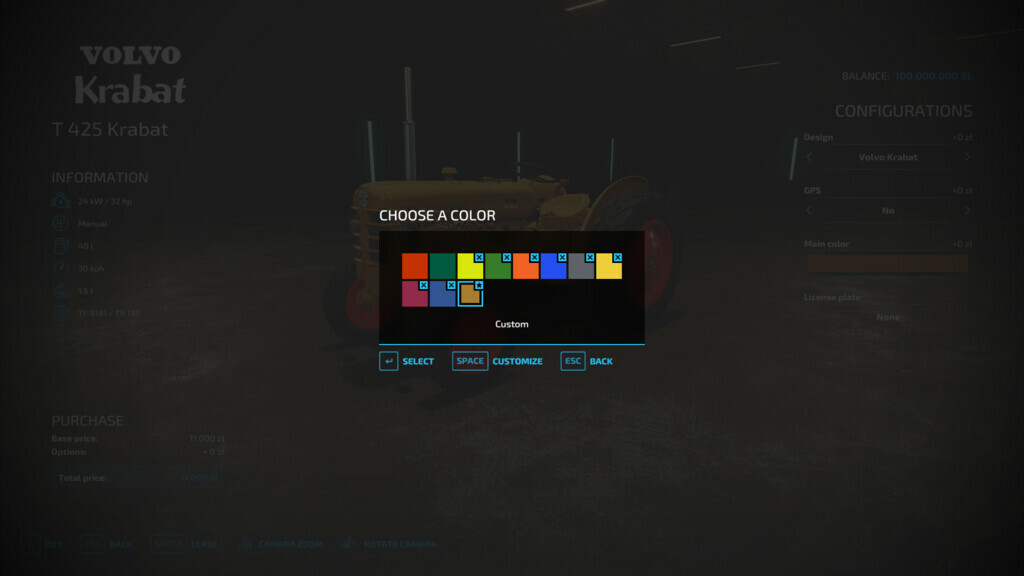Viewport: 1024px width, 576px height.
Task: Choose the medium grass green swatch
Action: point(498,266)
